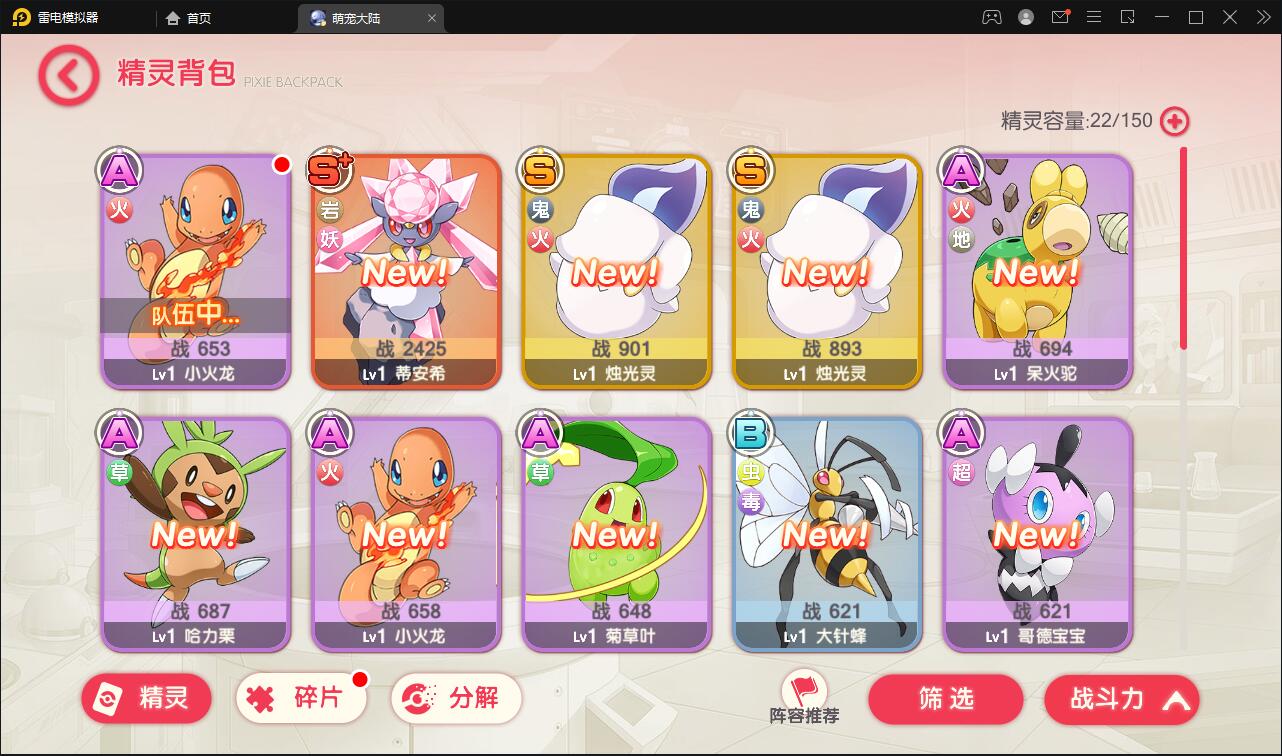Open the emulator account profile icon
This screenshot has width=1282, height=756.
pyautogui.click(x=1024, y=17)
